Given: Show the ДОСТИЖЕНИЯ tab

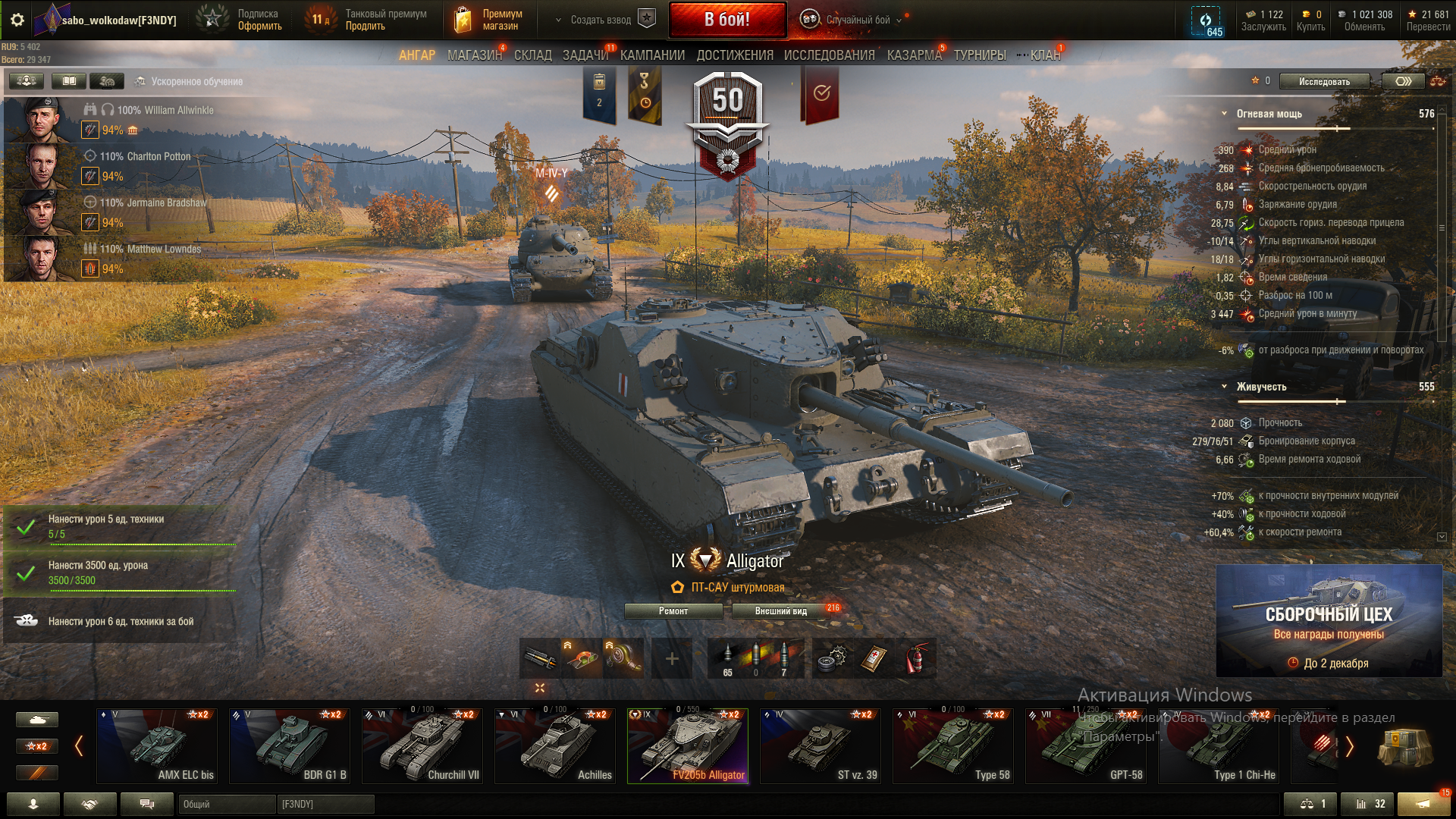Looking at the screenshot, I should click(734, 55).
